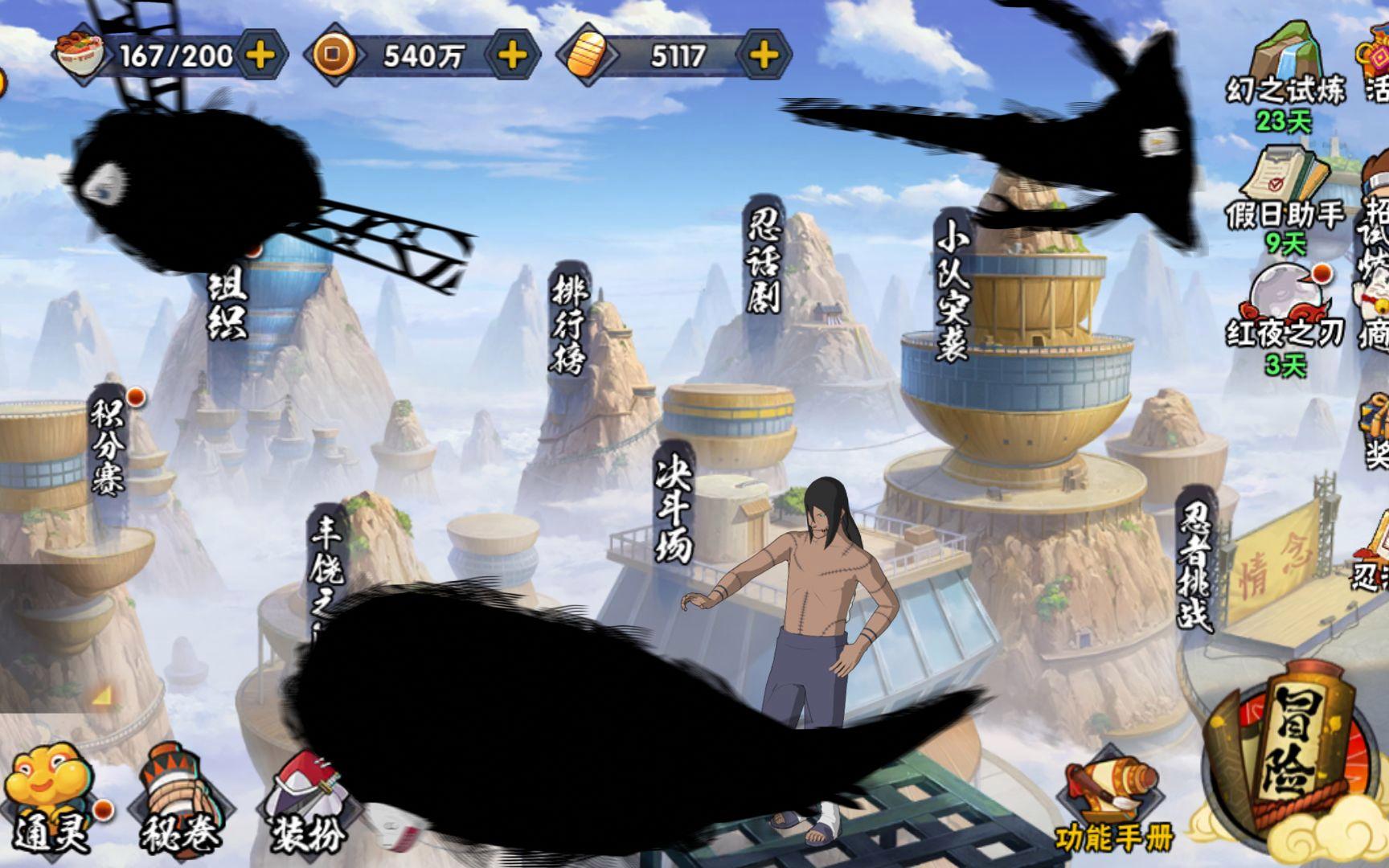Click the plus next to 540万 copper coins
The image size is (1389, 868).
pos(513,55)
